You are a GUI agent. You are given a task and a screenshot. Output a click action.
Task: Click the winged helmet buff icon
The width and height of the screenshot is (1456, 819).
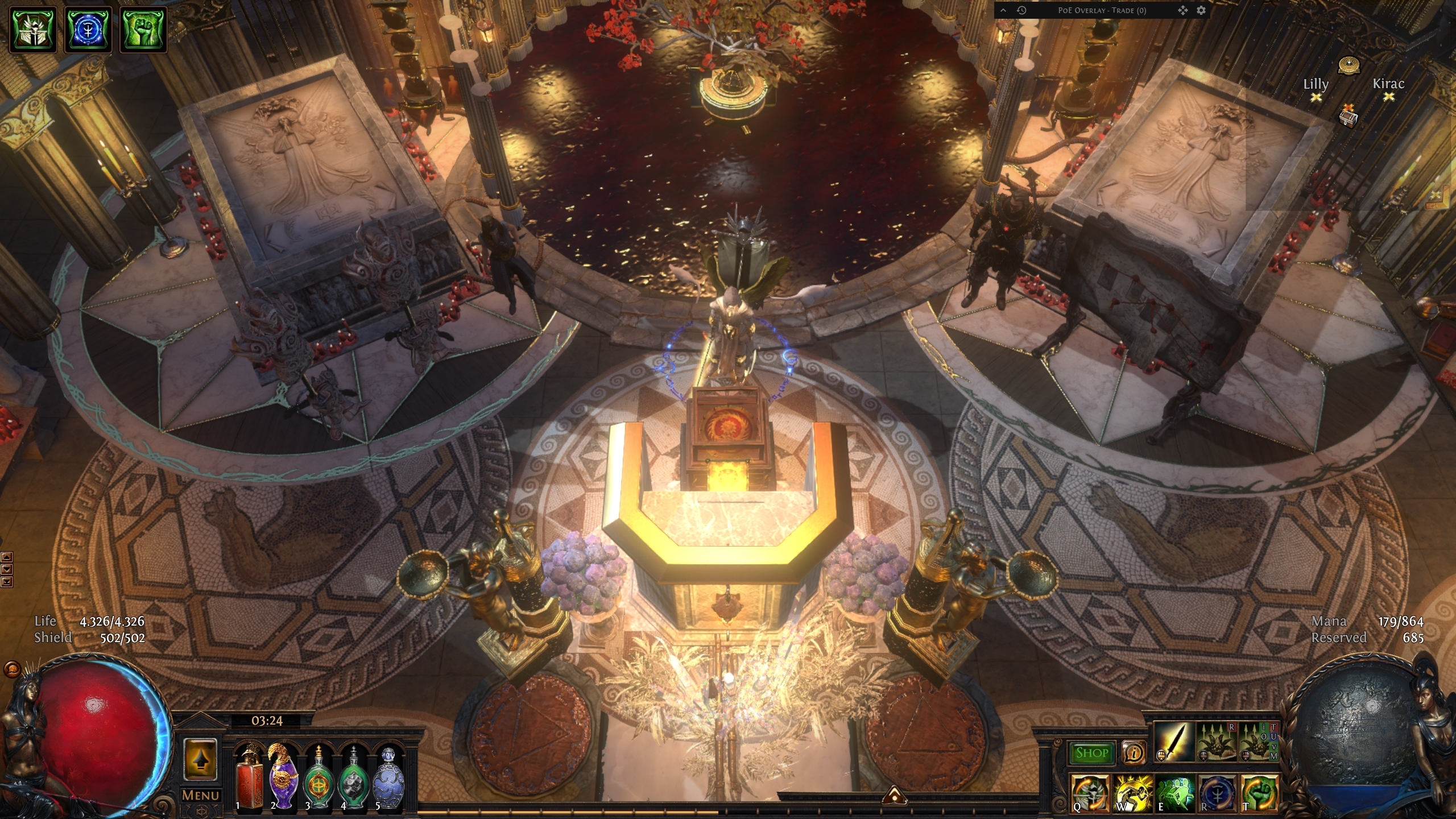(x=32, y=30)
